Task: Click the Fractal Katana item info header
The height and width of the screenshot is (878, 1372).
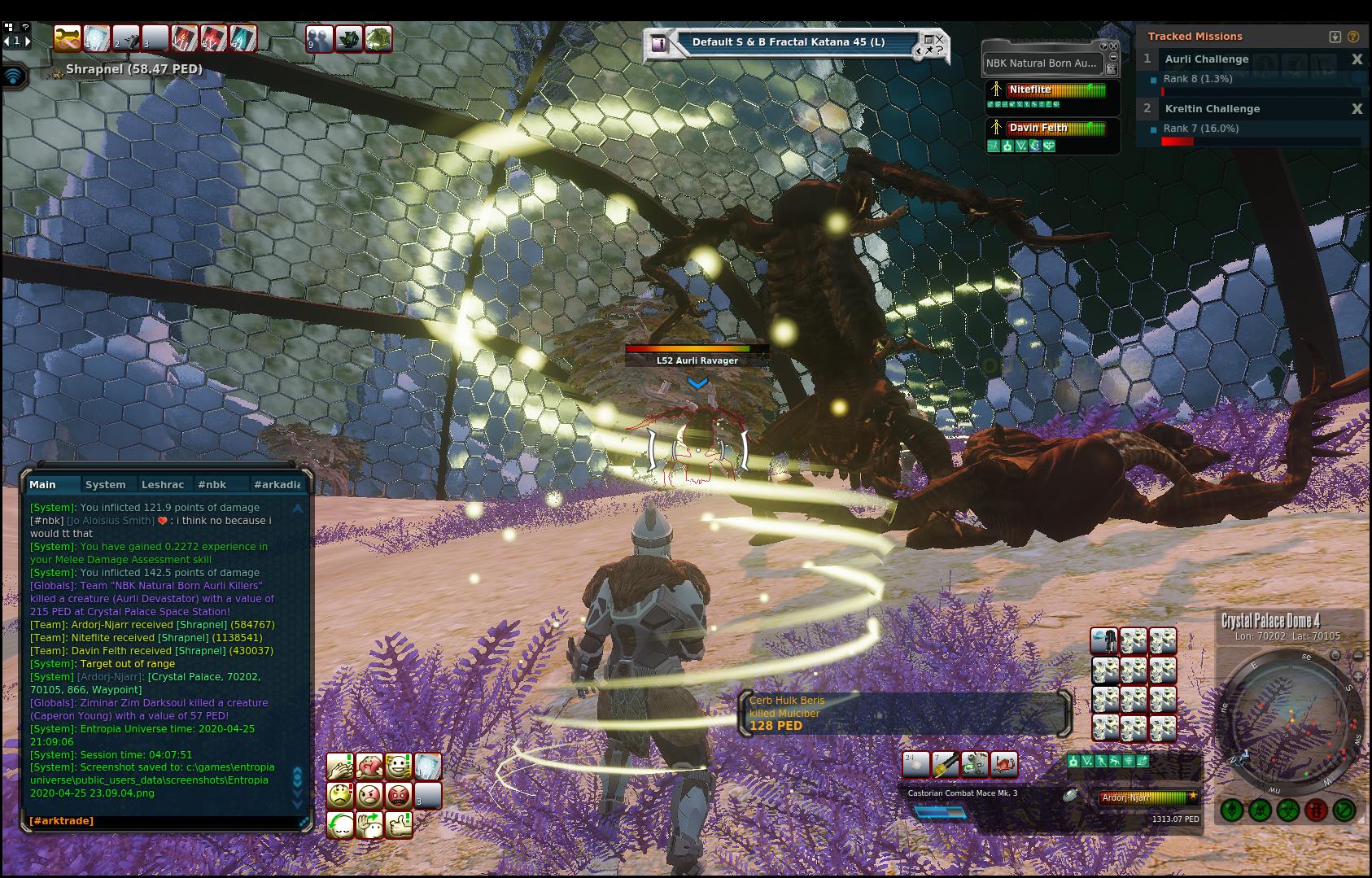Action: pyautogui.click(x=788, y=42)
